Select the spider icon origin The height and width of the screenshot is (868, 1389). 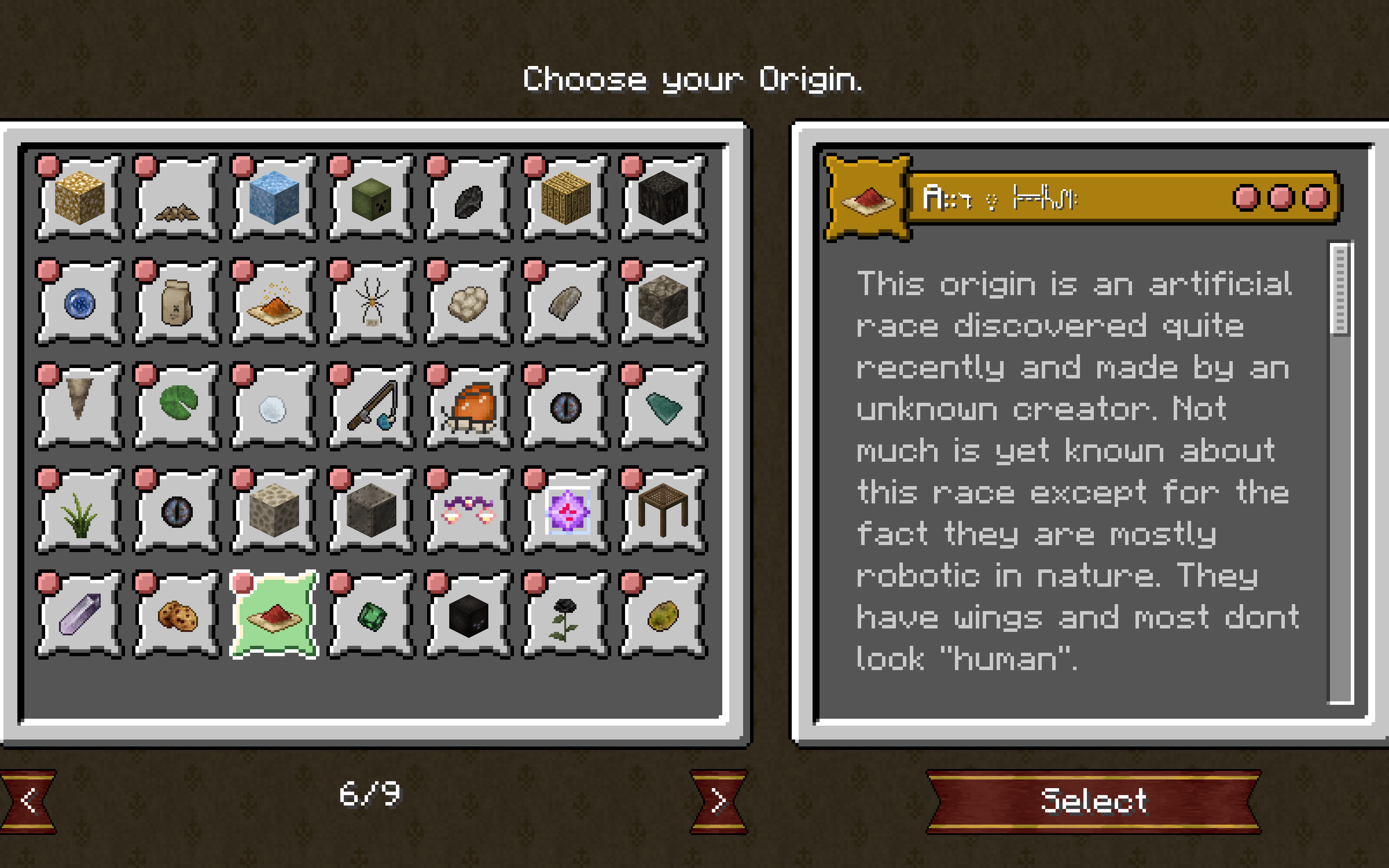pos(371,302)
